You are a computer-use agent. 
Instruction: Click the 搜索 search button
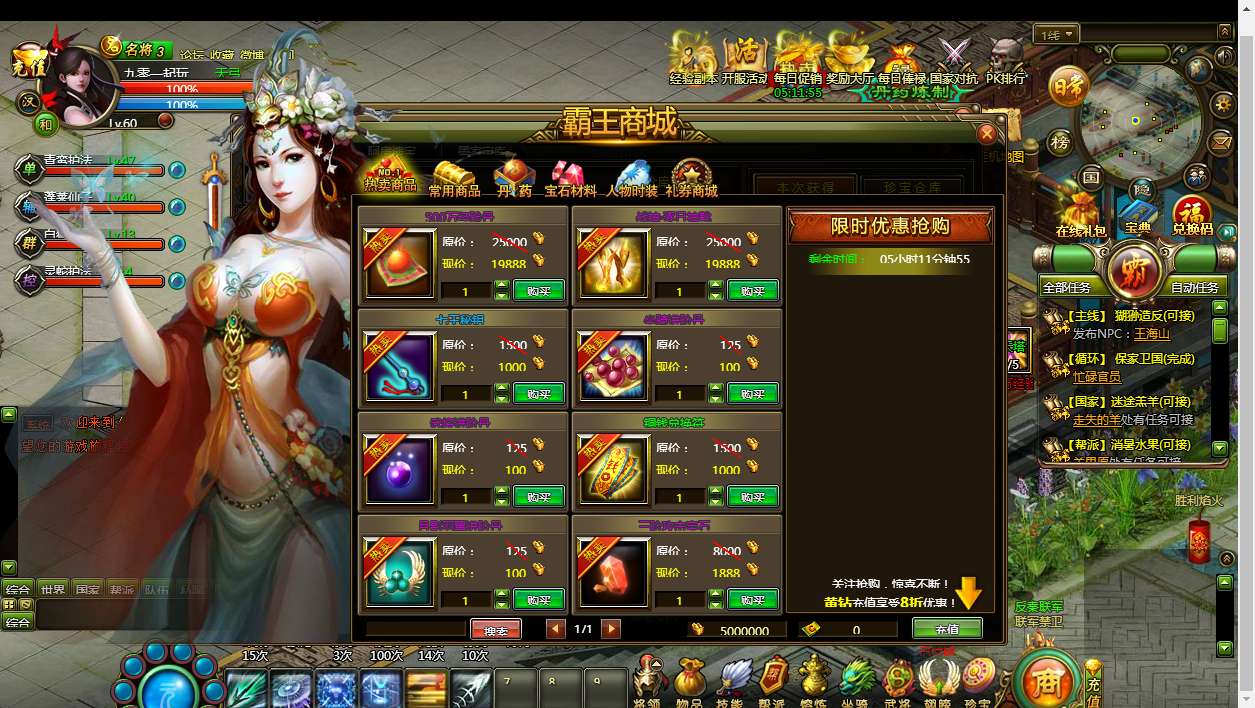coord(495,630)
